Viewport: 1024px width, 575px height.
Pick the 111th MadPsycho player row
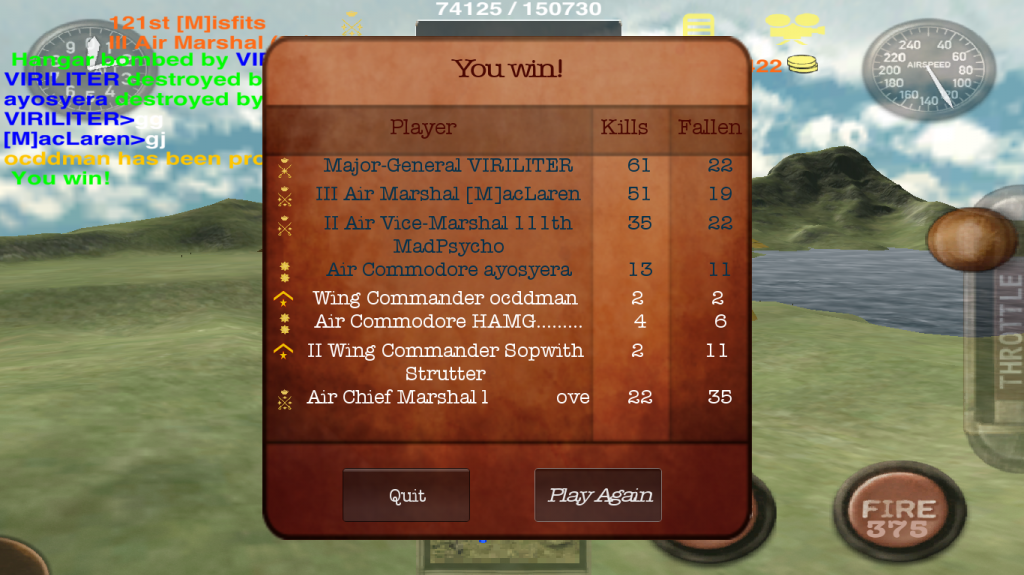click(x=448, y=234)
